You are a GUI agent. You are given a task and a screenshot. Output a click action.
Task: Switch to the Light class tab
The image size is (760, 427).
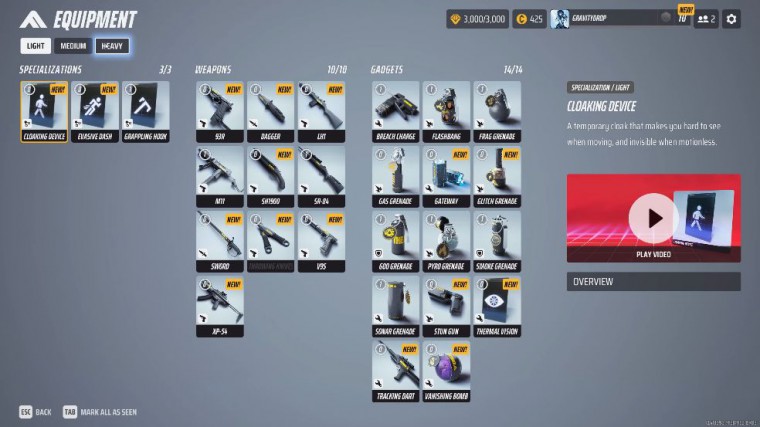(36, 46)
